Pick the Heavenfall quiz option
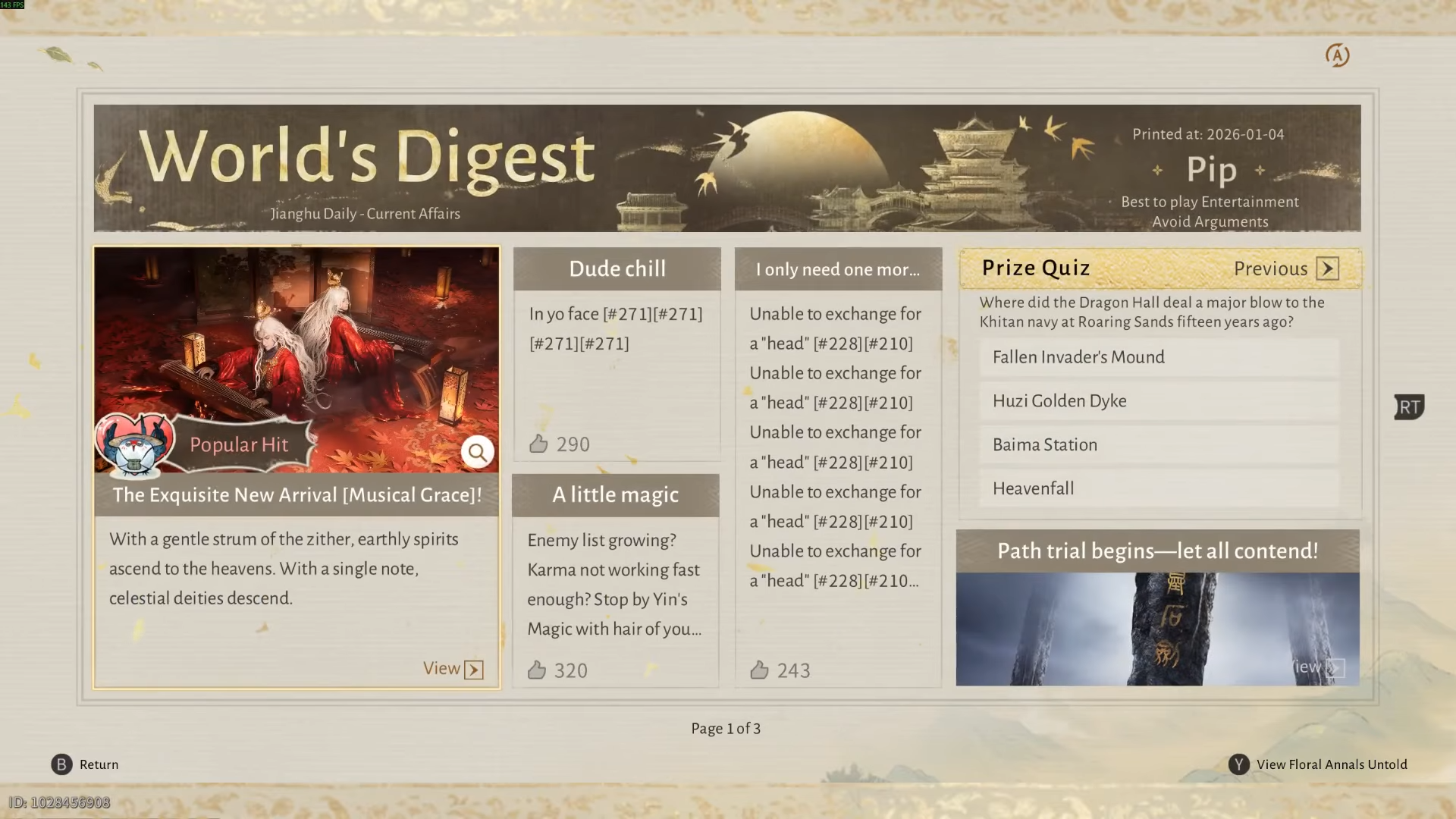Screen dimensions: 1456x819 (1033, 488)
